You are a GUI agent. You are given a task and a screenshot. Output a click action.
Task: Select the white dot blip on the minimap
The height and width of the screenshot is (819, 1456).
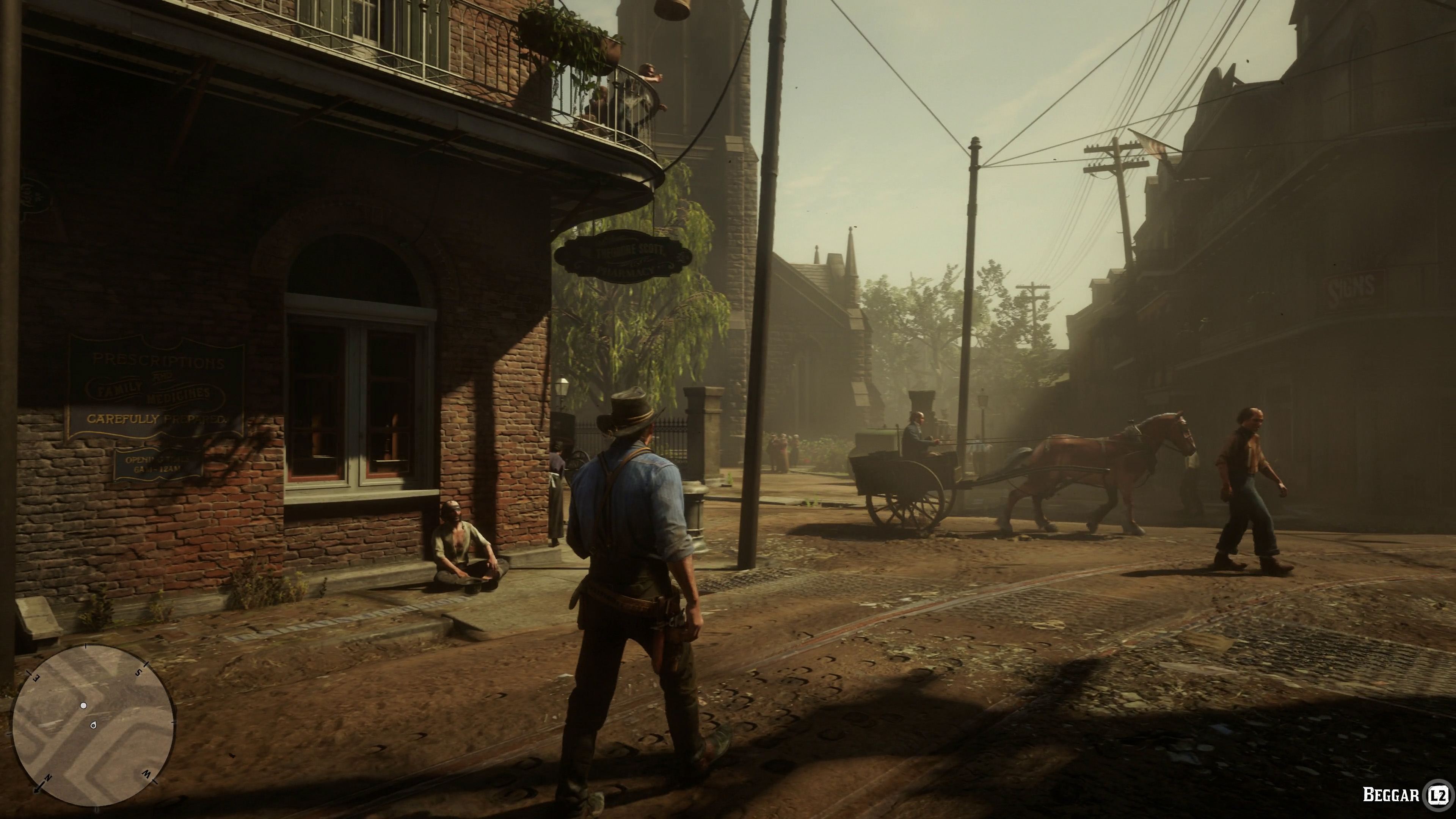(84, 705)
